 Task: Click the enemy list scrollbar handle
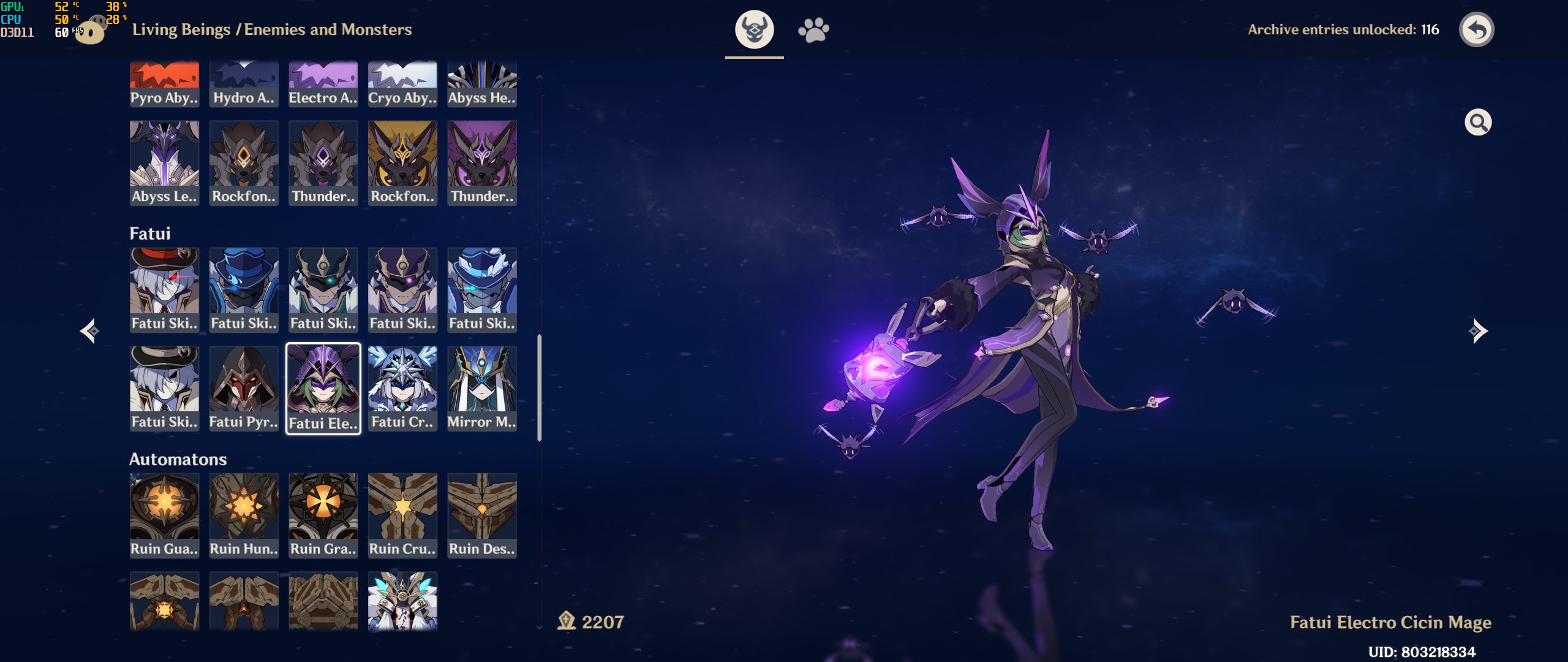point(539,387)
